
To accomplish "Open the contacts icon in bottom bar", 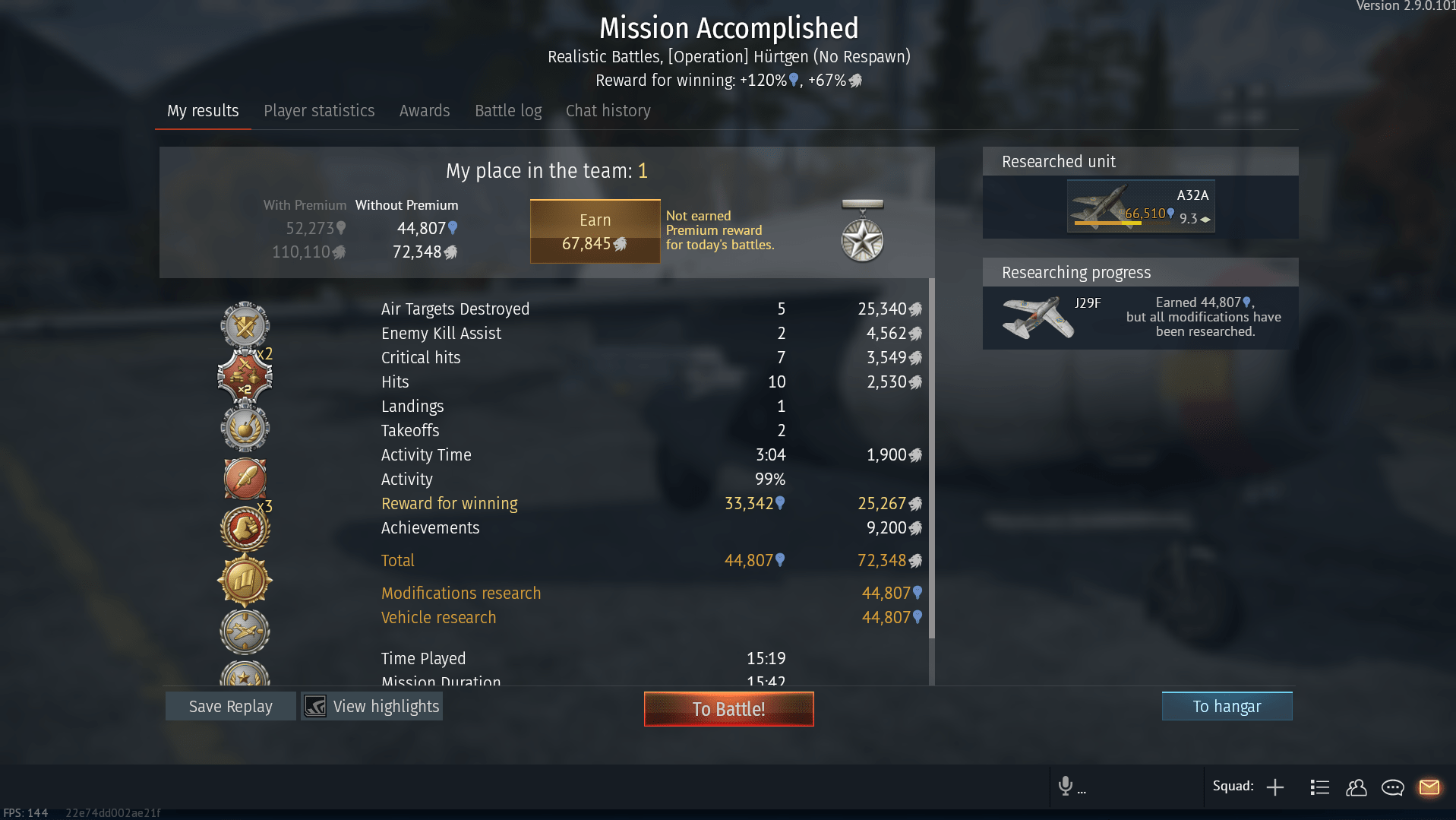I will point(1357,788).
